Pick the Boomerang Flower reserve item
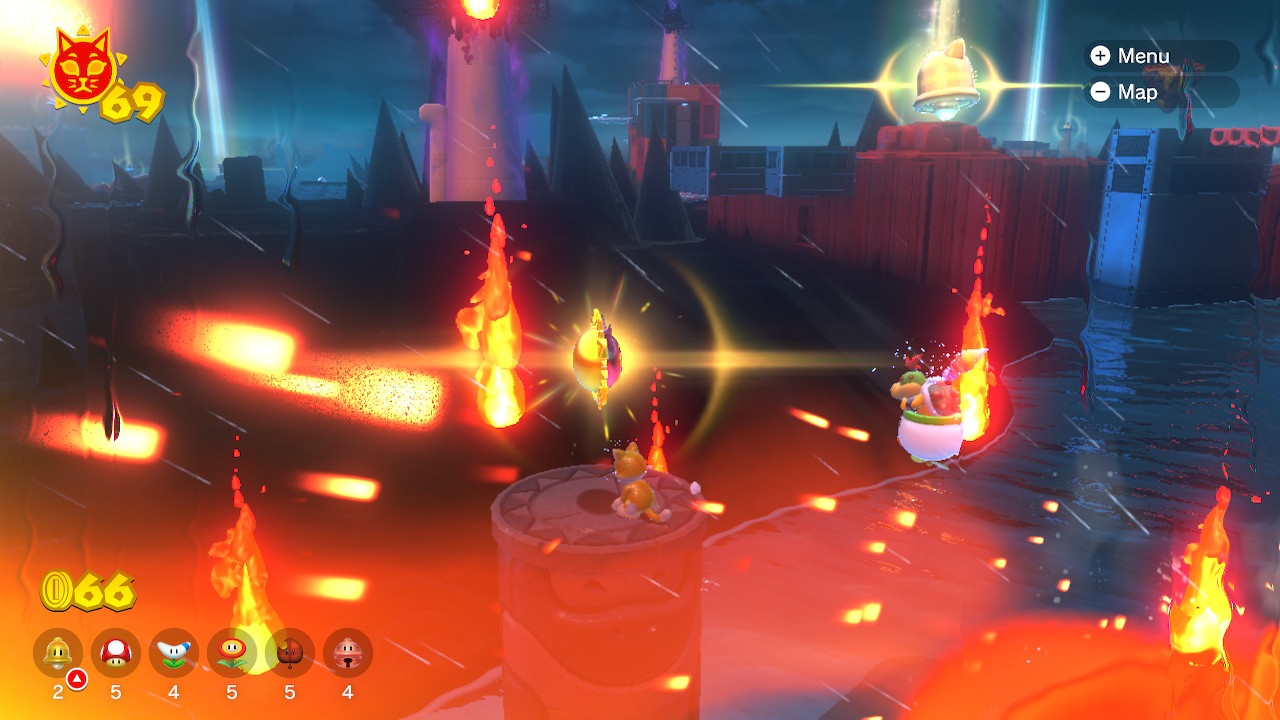The width and height of the screenshot is (1280, 720). tap(174, 653)
